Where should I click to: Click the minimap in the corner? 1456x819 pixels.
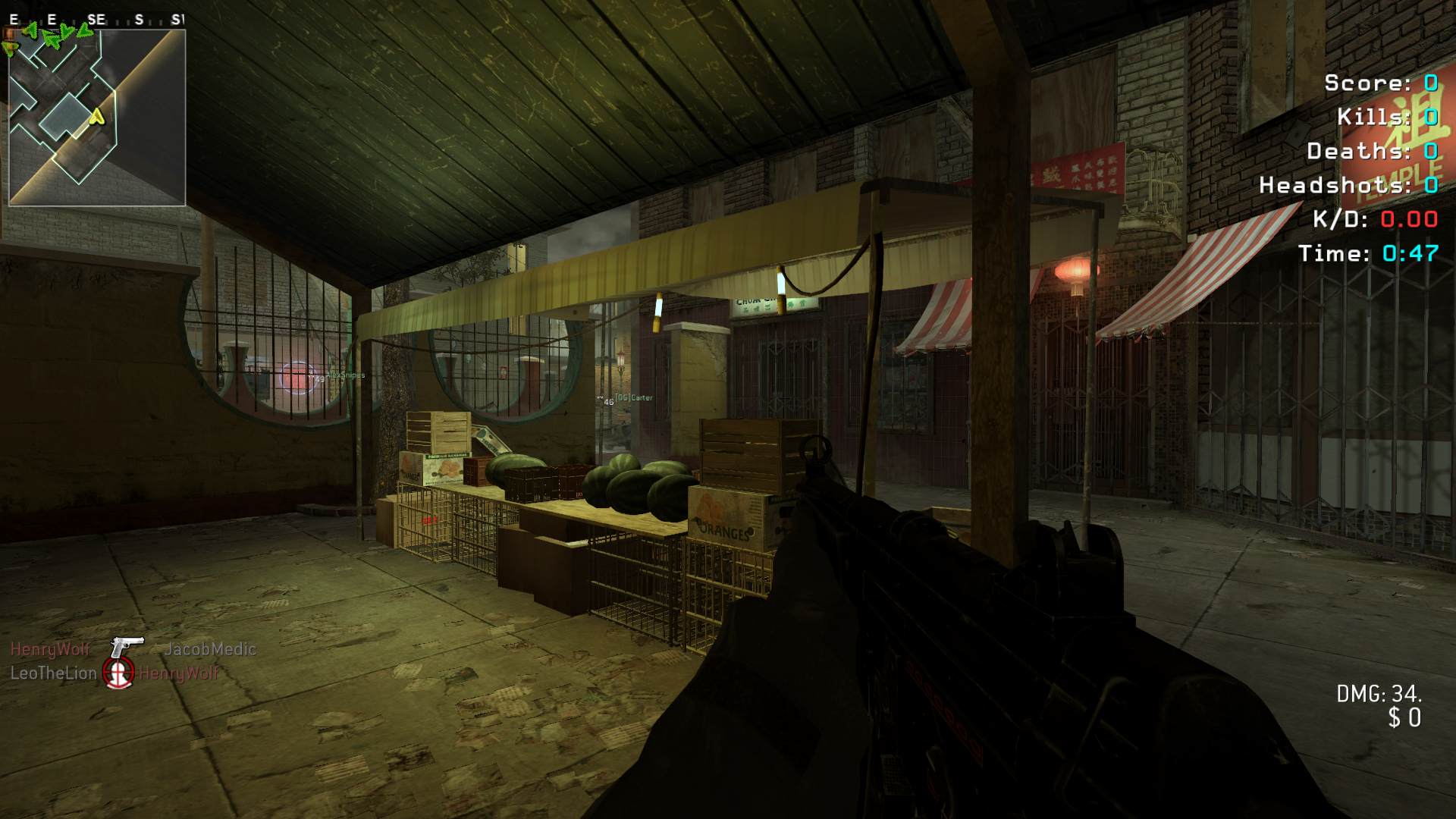pos(97,118)
